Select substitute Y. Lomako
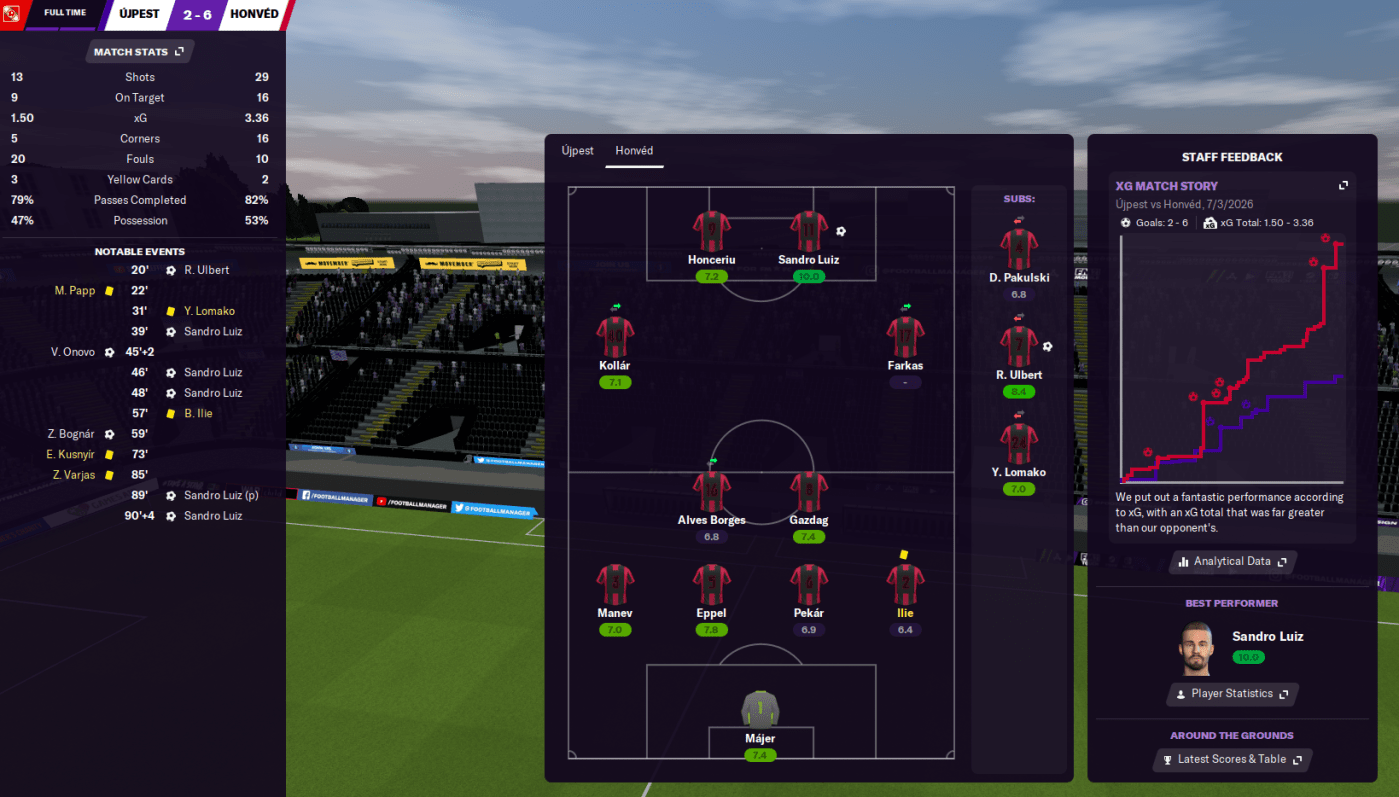 coord(1019,444)
